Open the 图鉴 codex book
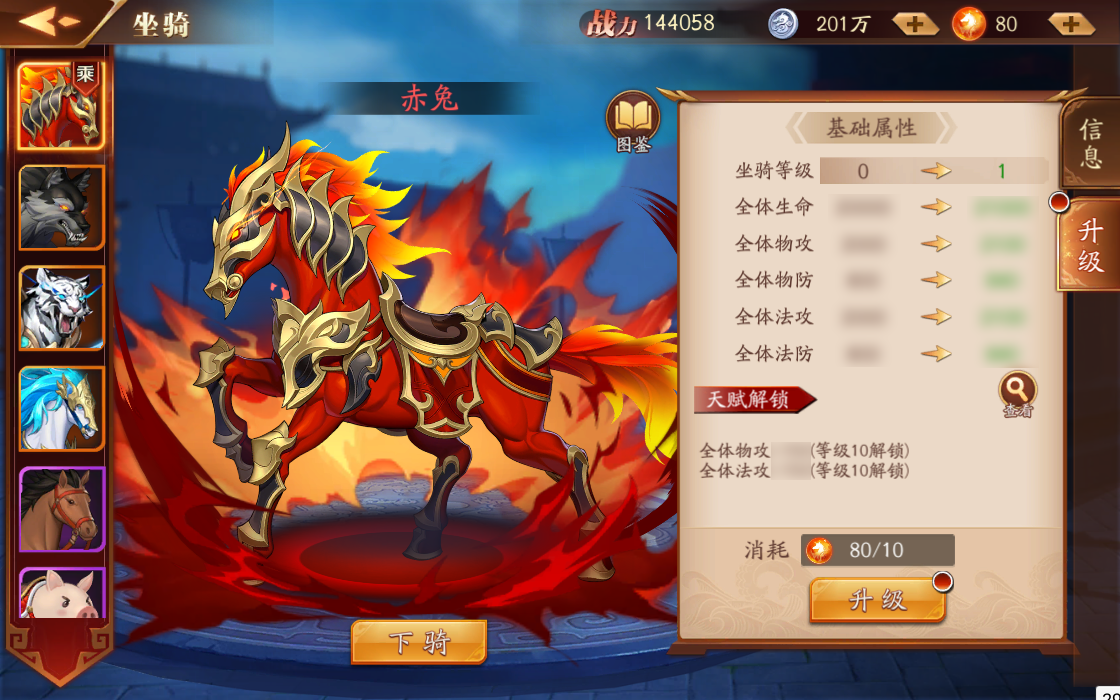Screen dimensions: 1120x700 coord(633,121)
